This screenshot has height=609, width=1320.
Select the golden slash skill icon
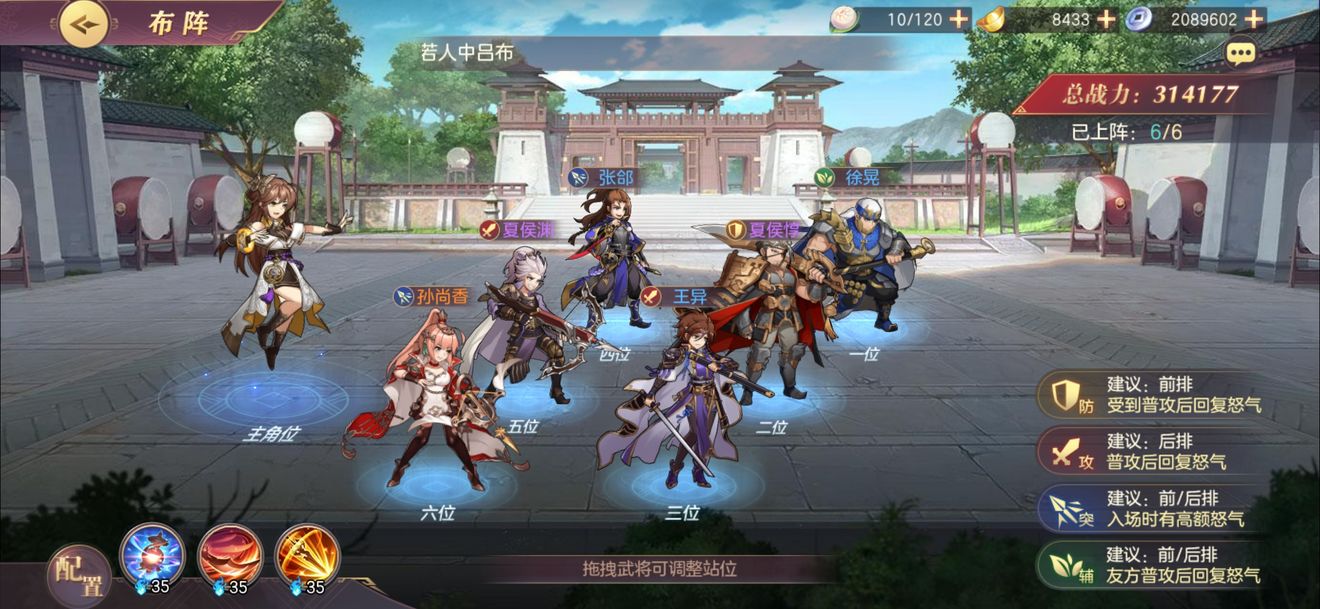click(308, 555)
